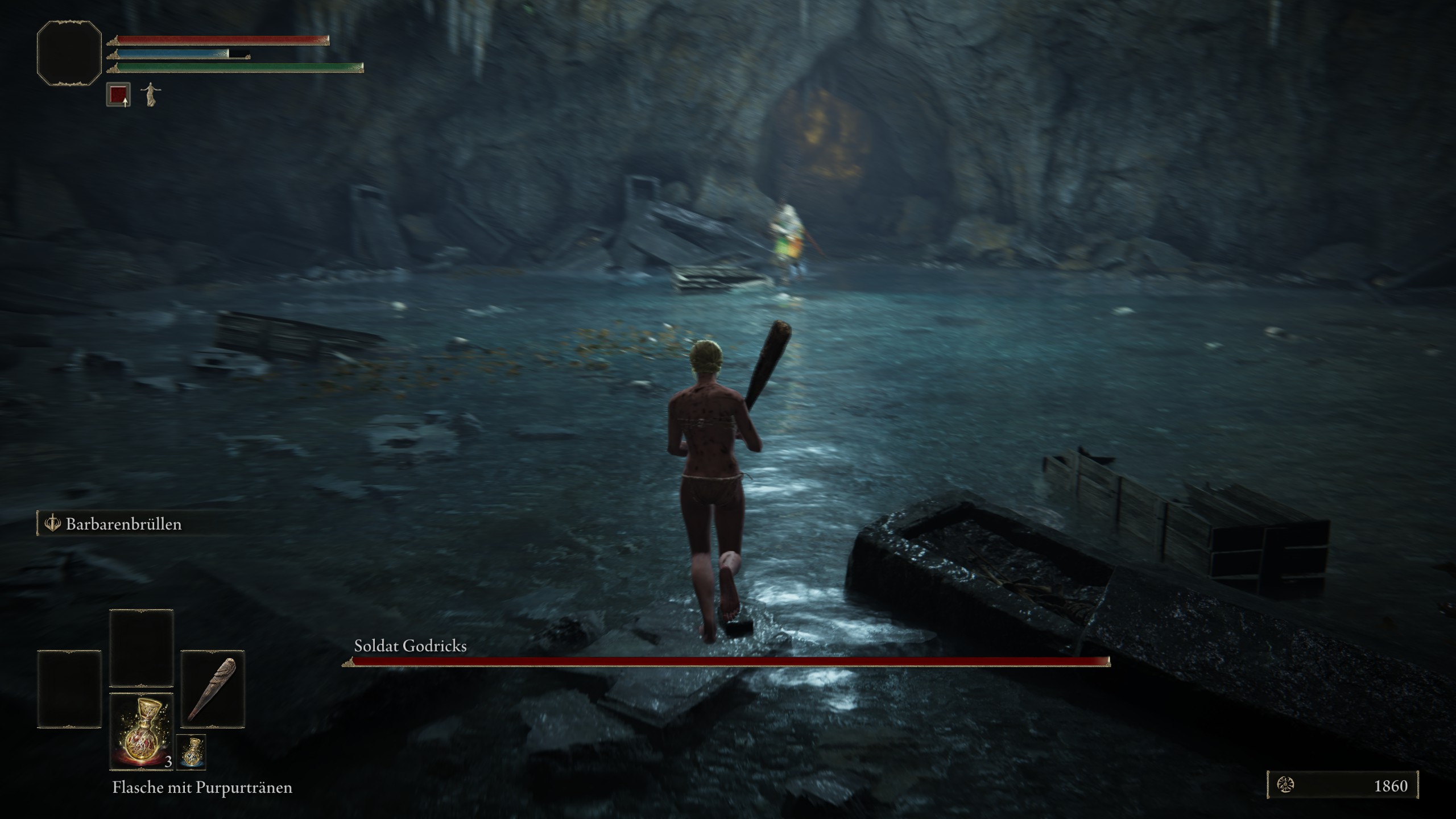Click the pale figure status effect icon
Viewport: 1456px width, 819px height.
tap(150, 94)
